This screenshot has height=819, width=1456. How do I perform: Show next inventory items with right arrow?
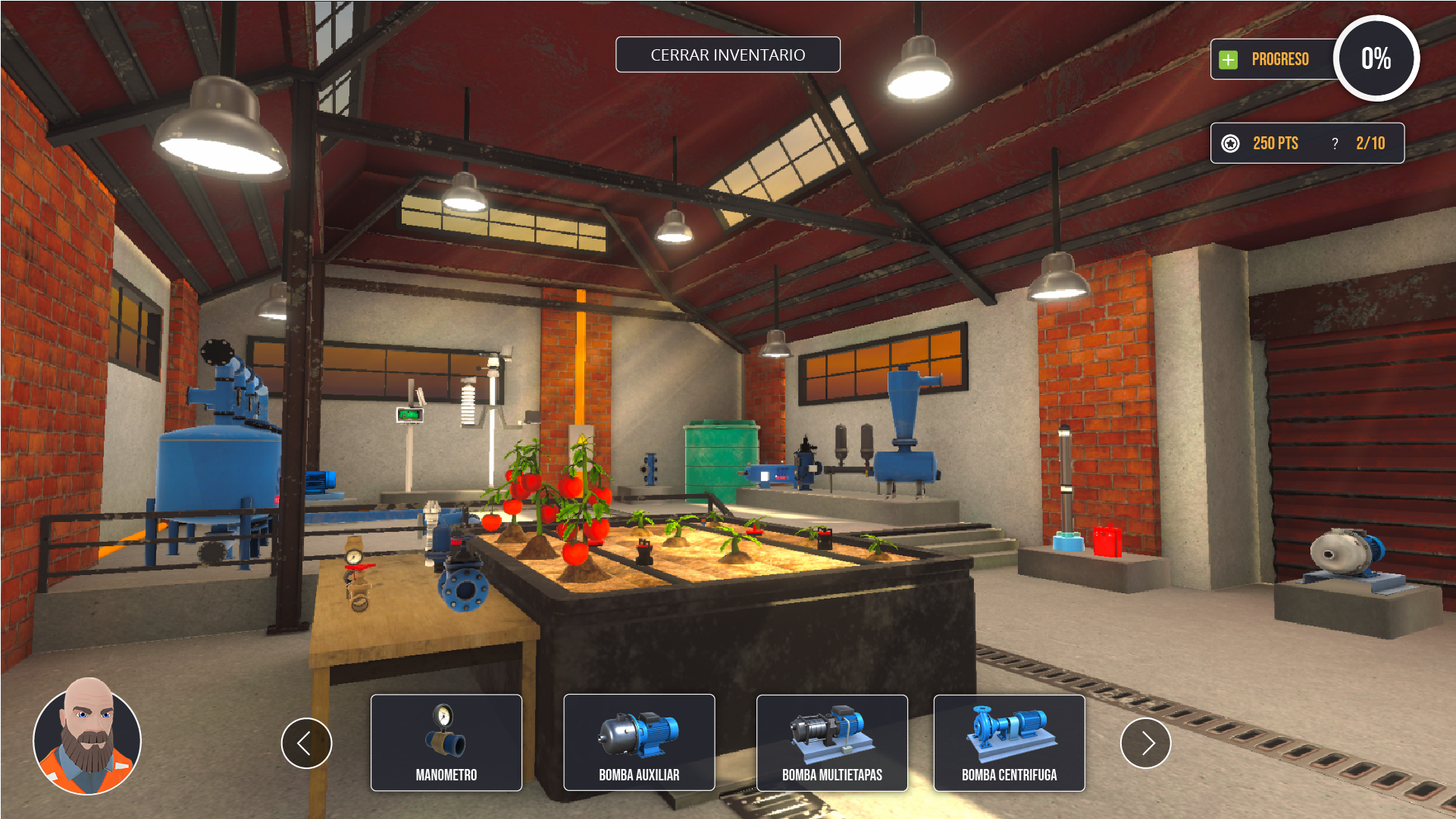1145,743
